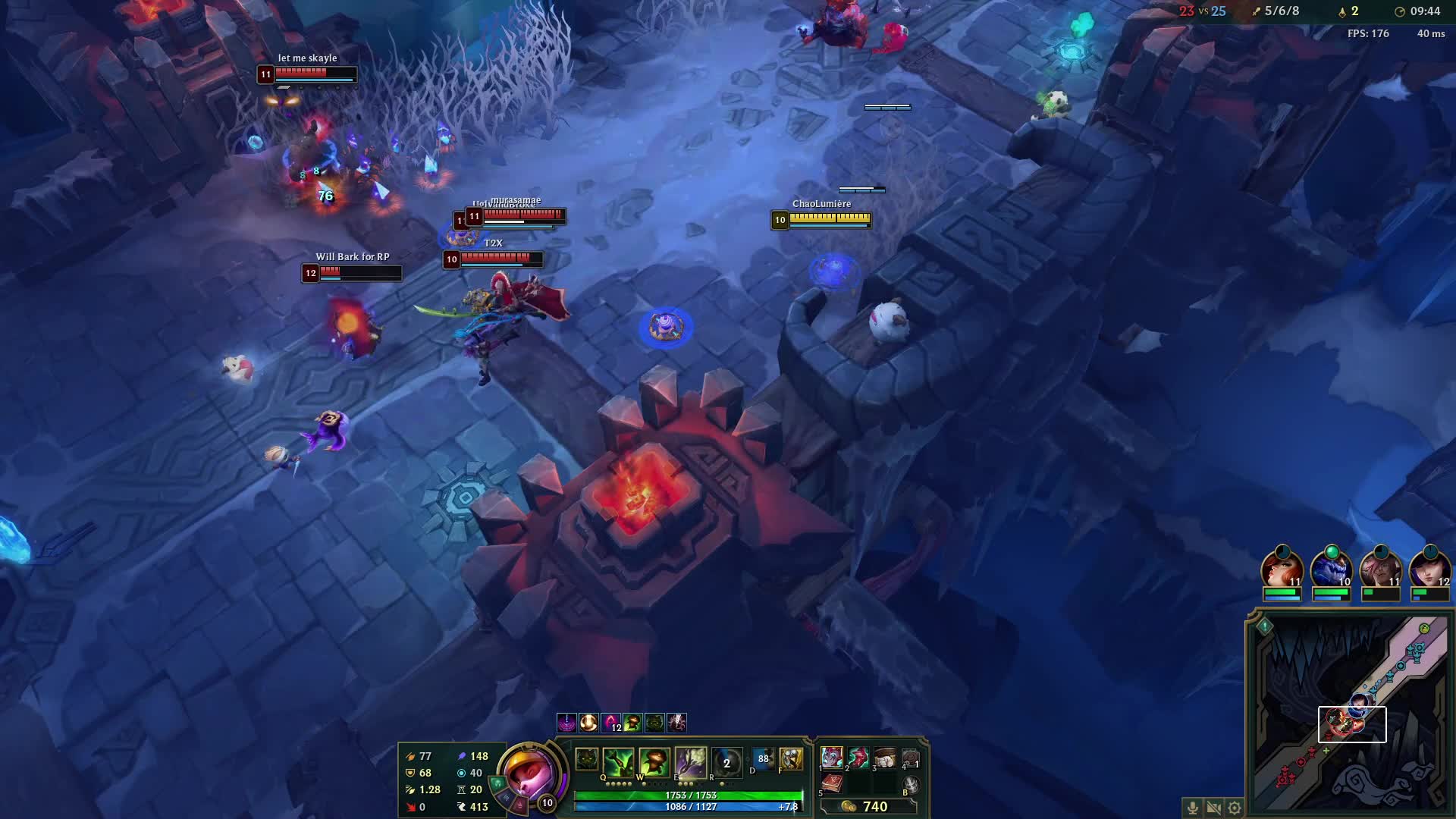This screenshot has height=819, width=1456.
Task: Click the item in inventory slot 3
Action: [x=885, y=757]
